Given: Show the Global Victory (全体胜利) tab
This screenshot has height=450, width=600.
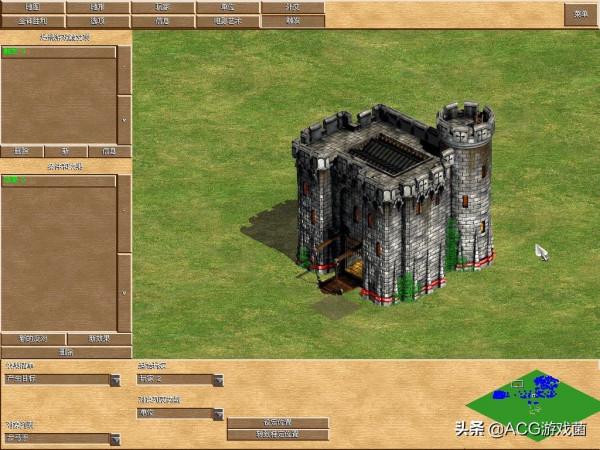Looking at the screenshot, I should point(32,20).
